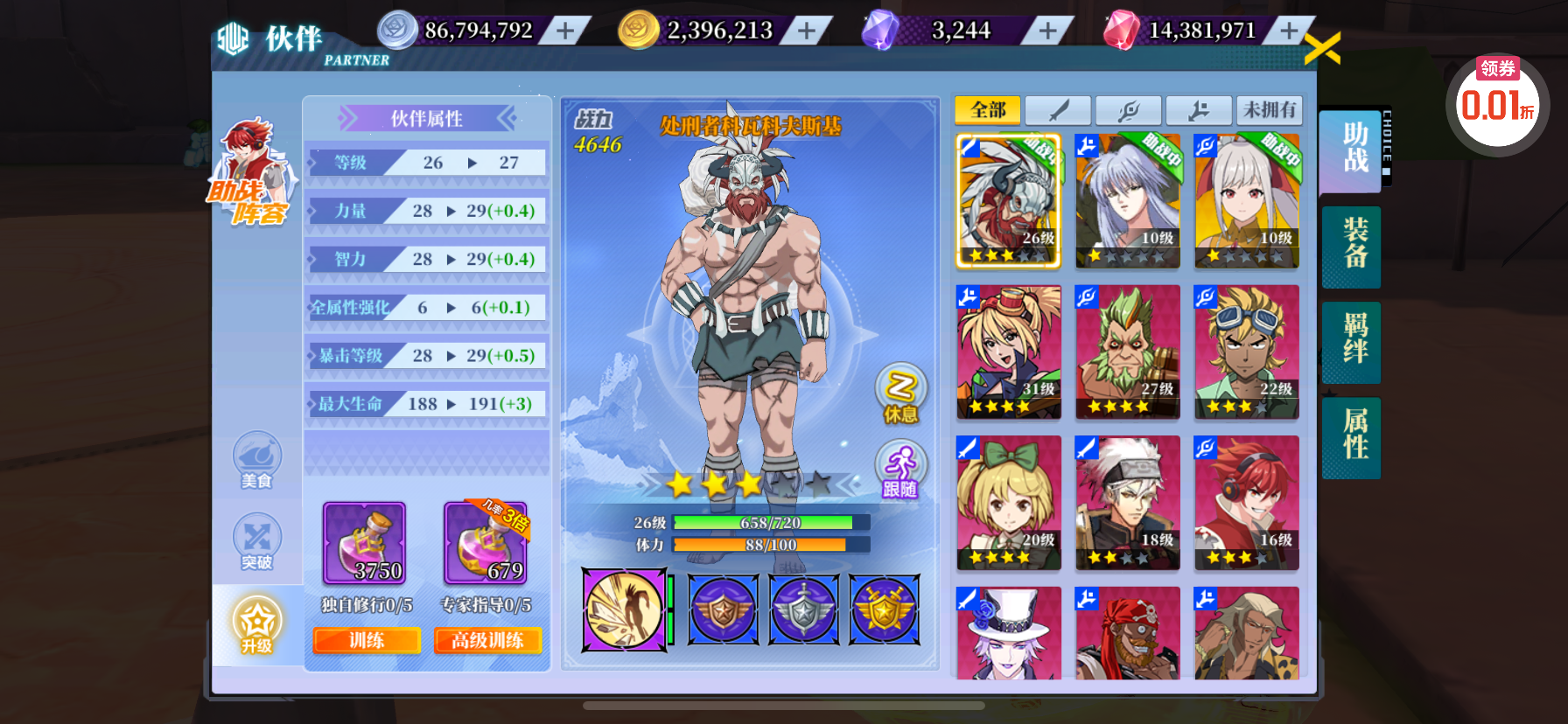Open the 羁绊 bonds side tab
Image resolution: width=1568 pixels, height=724 pixels.
(1353, 339)
